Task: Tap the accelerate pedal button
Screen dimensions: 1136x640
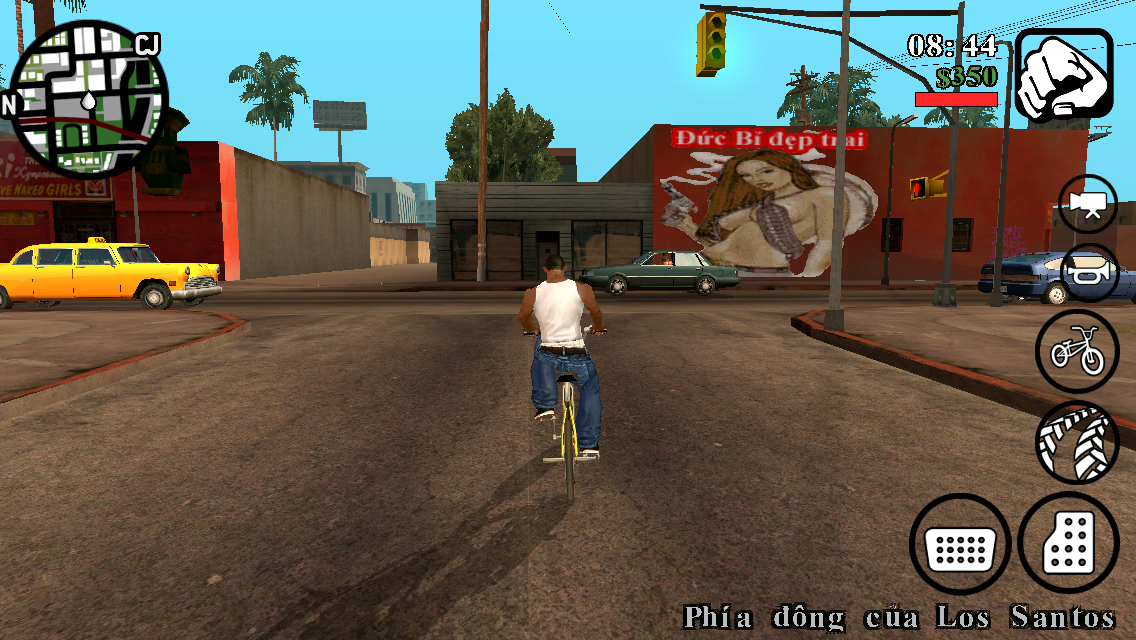Action: pyautogui.click(x=1068, y=544)
